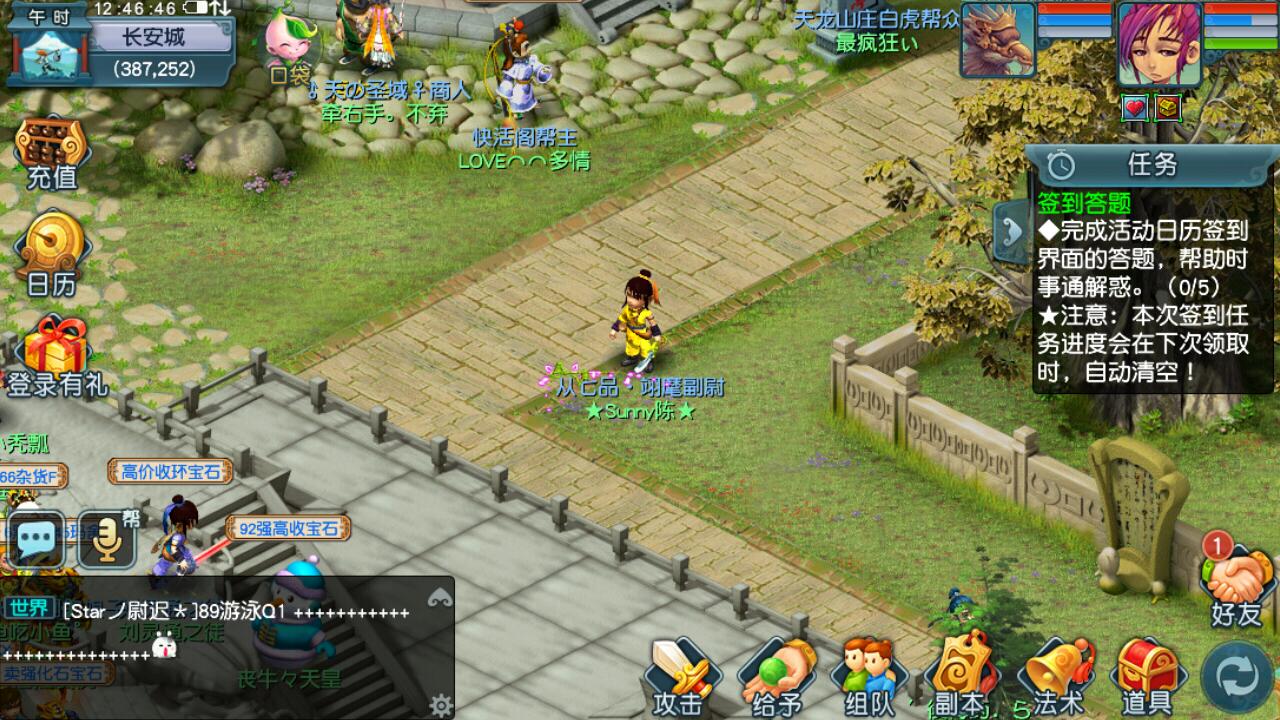Open the 口袋 peach pouch

(x=291, y=48)
